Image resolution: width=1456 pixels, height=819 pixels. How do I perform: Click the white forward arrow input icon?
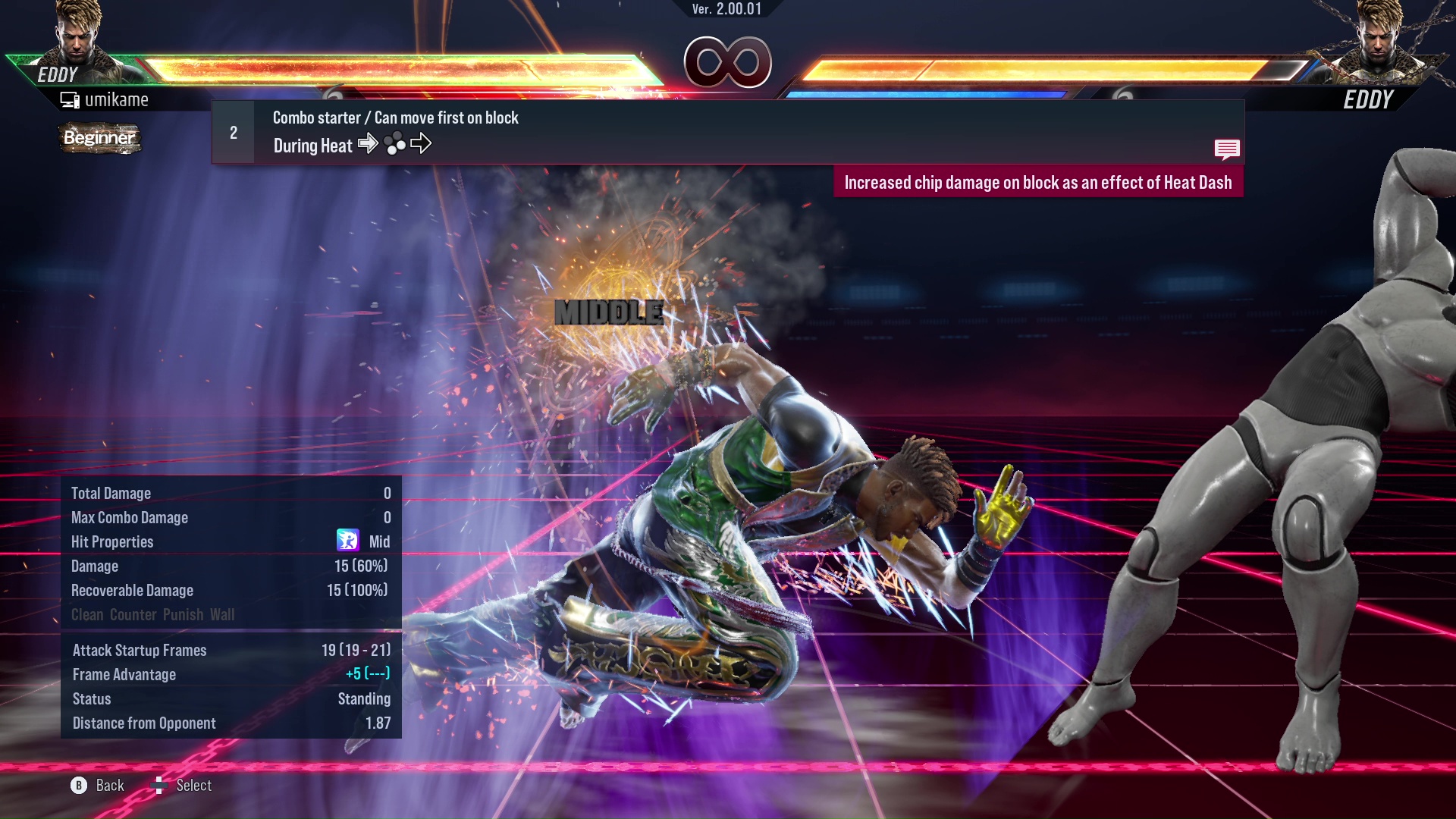(369, 144)
